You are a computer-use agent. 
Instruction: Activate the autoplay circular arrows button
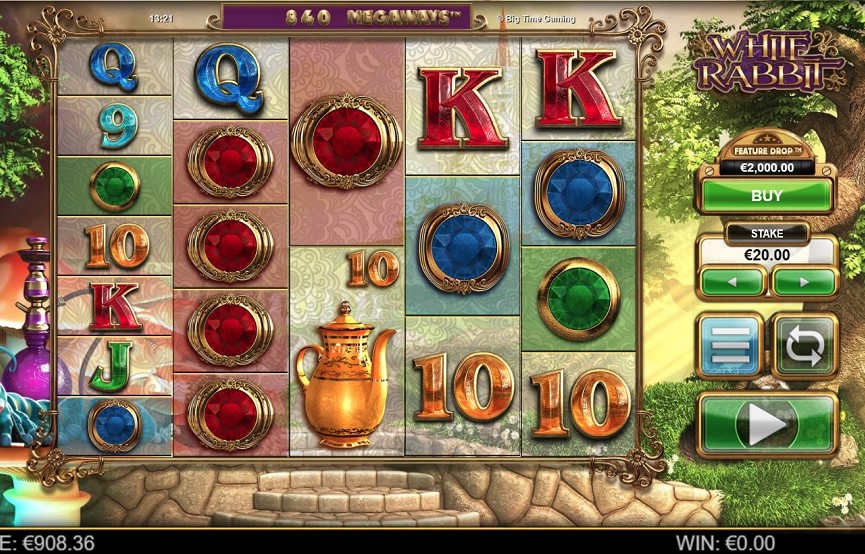coord(804,346)
